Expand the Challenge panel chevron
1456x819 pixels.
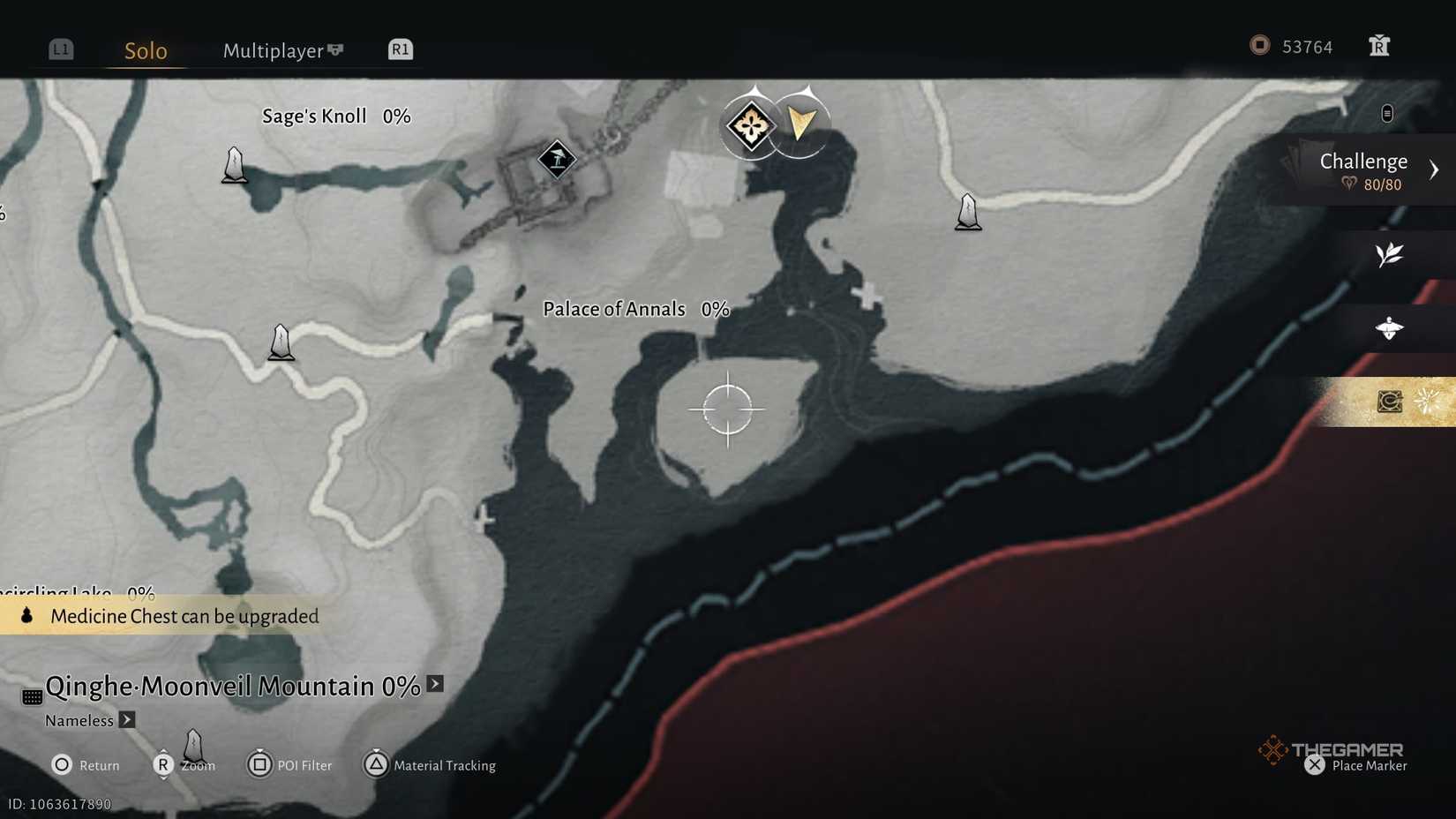tap(1435, 169)
